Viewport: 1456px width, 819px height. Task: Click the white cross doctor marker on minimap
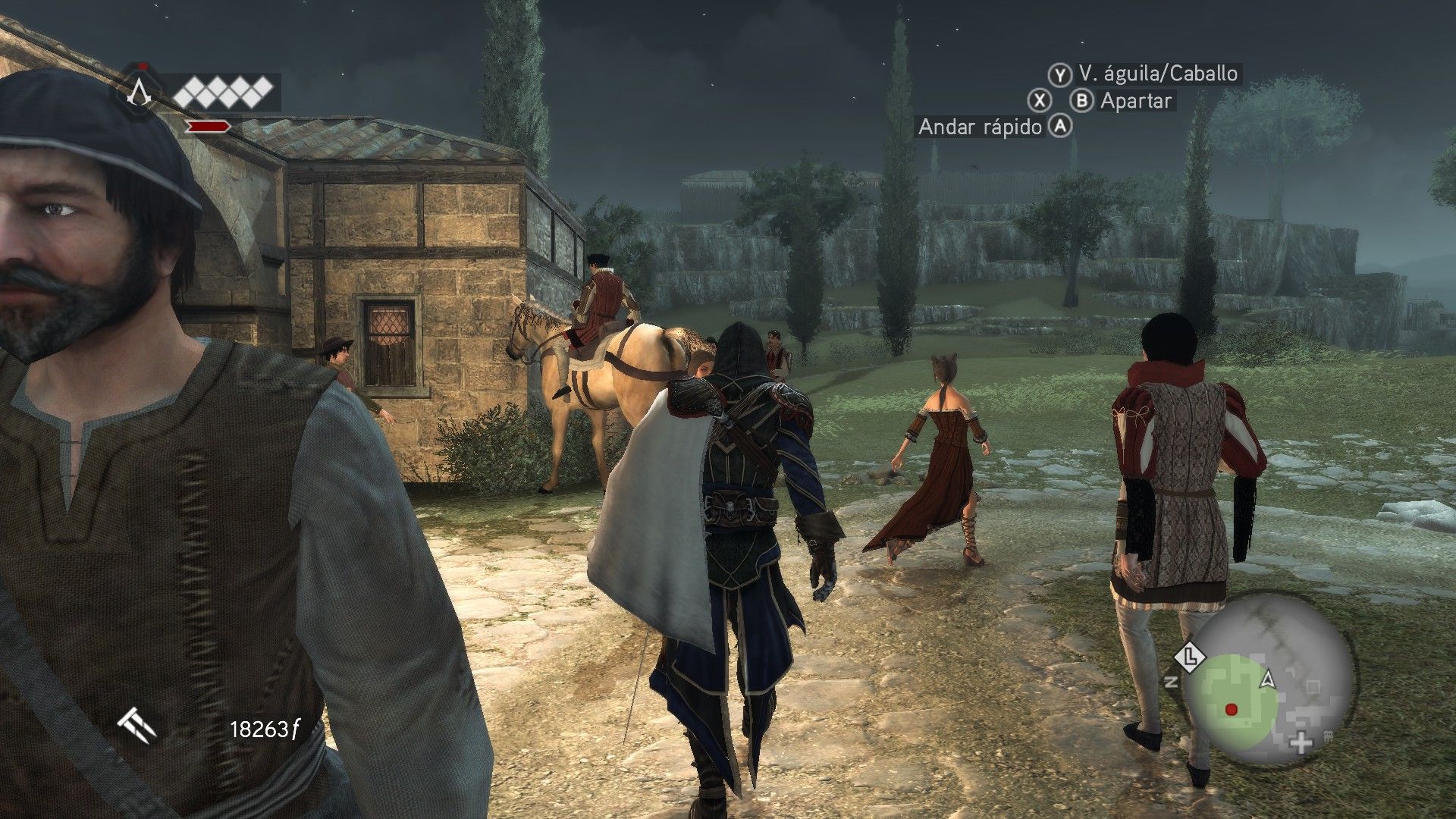1301,742
